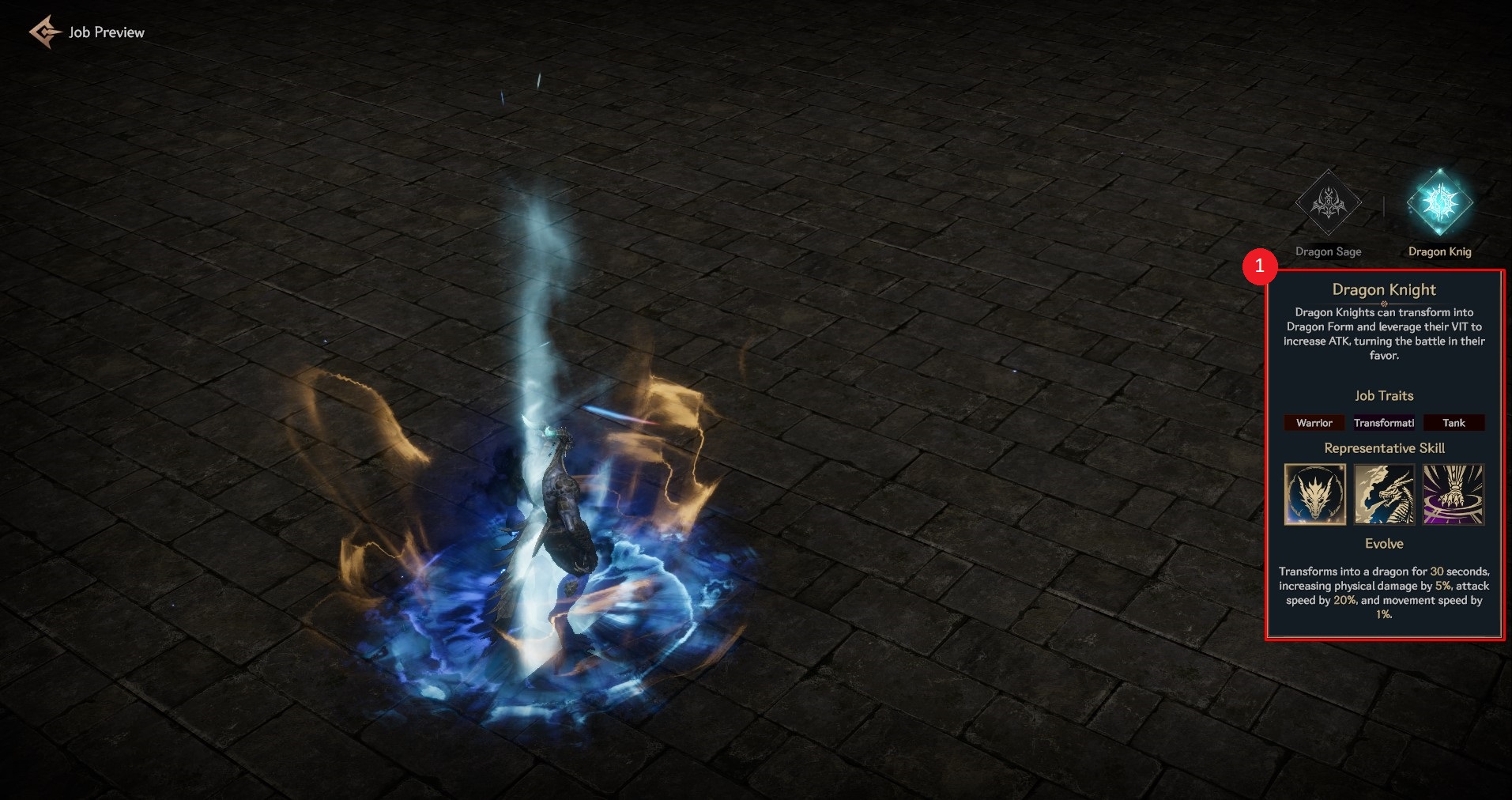1512x800 pixels.
Task: Show the Warrior job trait
Action: pyautogui.click(x=1314, y=423)
